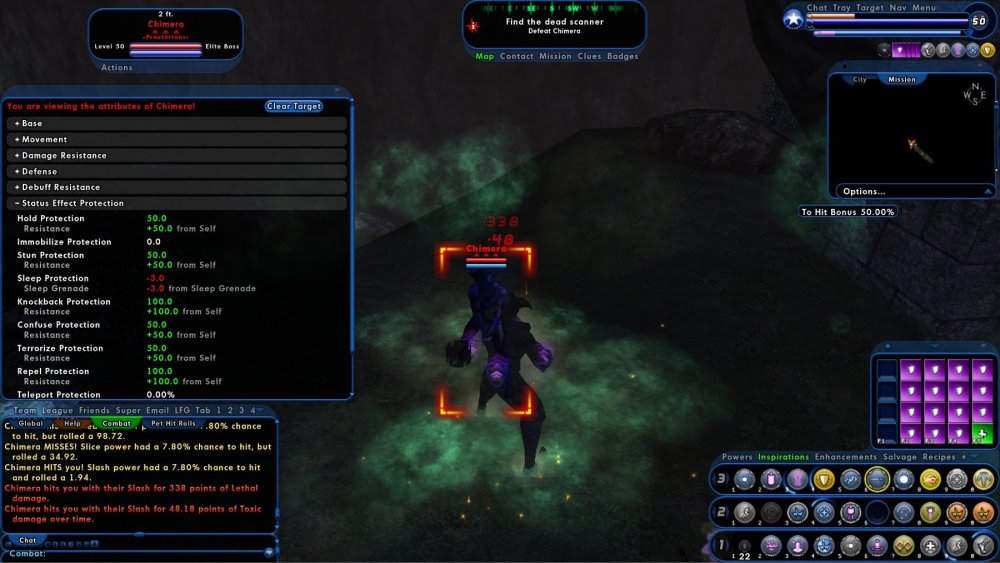Collapse the Status Effect Protection section
Viewport: 1000px width, 563px height.
point(70,203)
